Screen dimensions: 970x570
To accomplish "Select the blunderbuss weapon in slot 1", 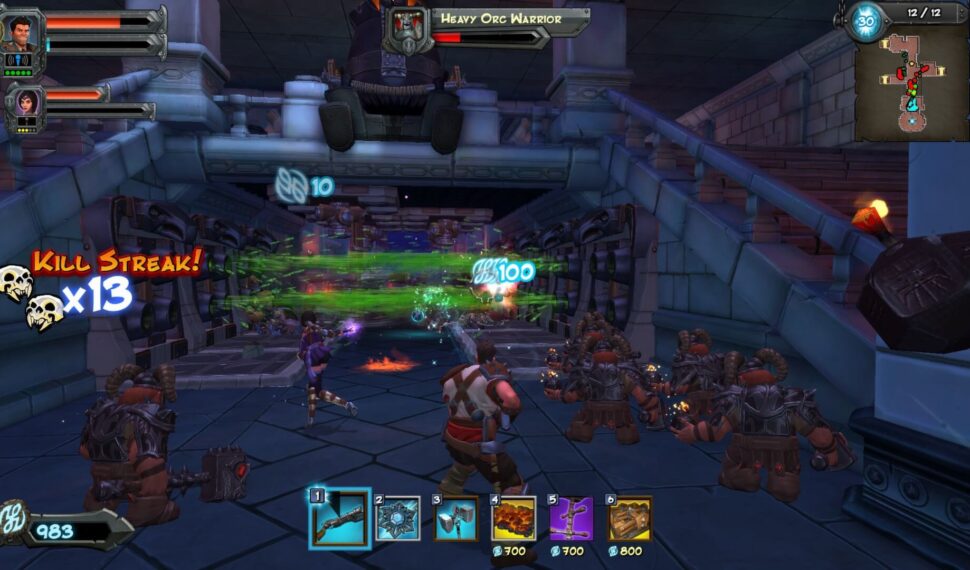I will click(x=338, y=518).
